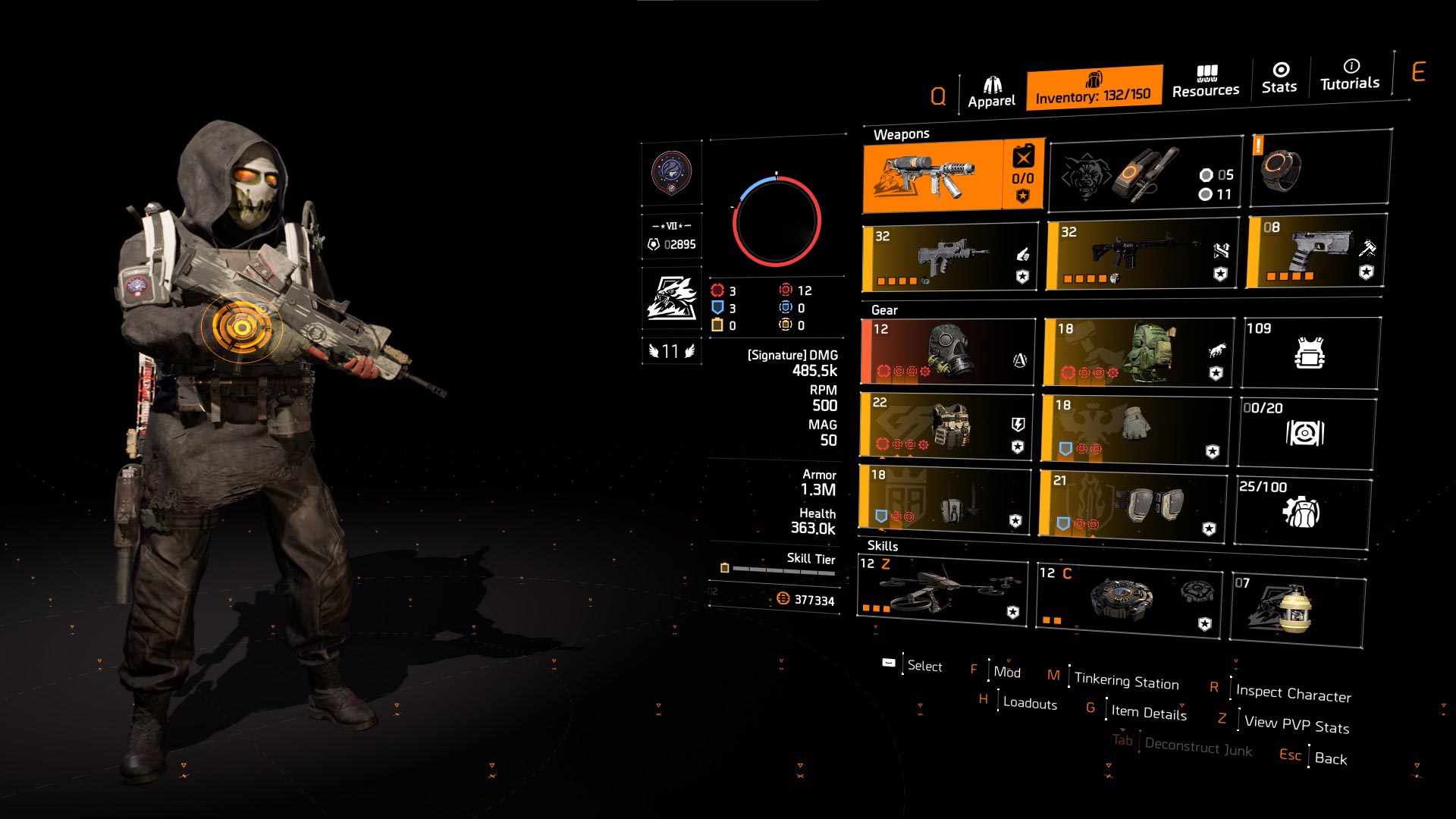Open the gas mask gear slot

pos(948,350)
